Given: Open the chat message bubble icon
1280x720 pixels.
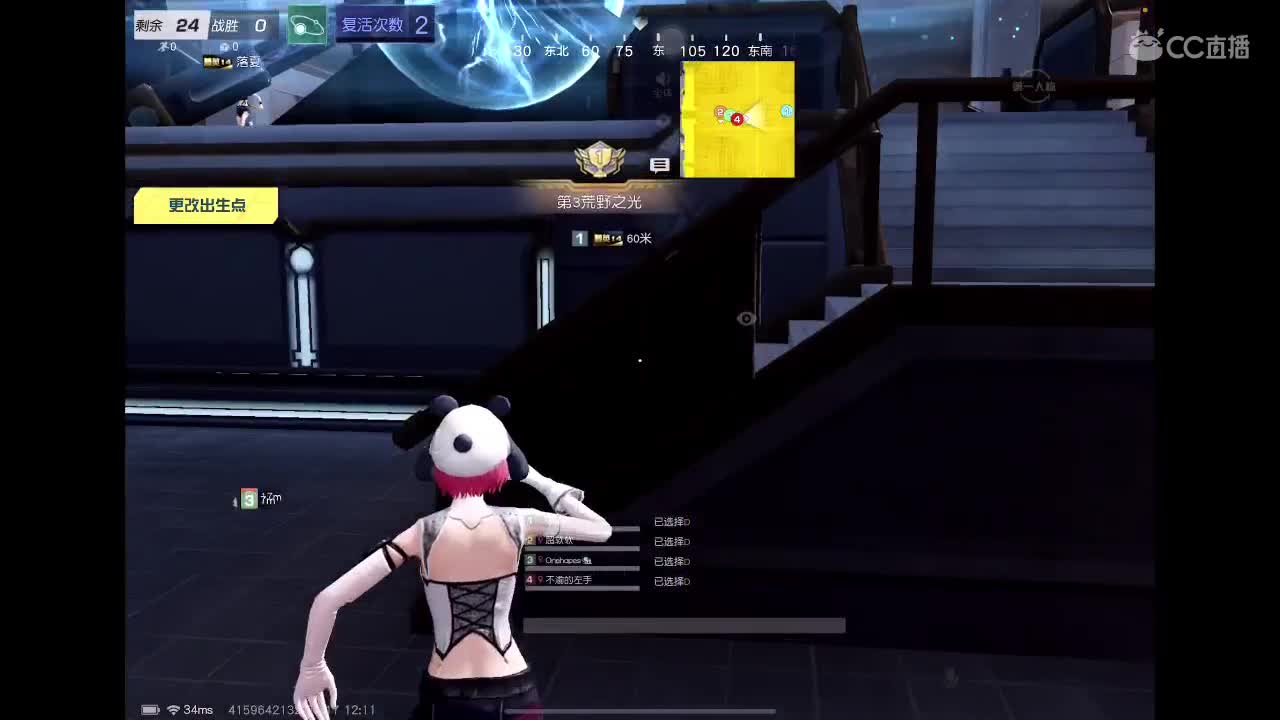Looking at the screenshot, I should pyautogui.click(x=660, y=165).
